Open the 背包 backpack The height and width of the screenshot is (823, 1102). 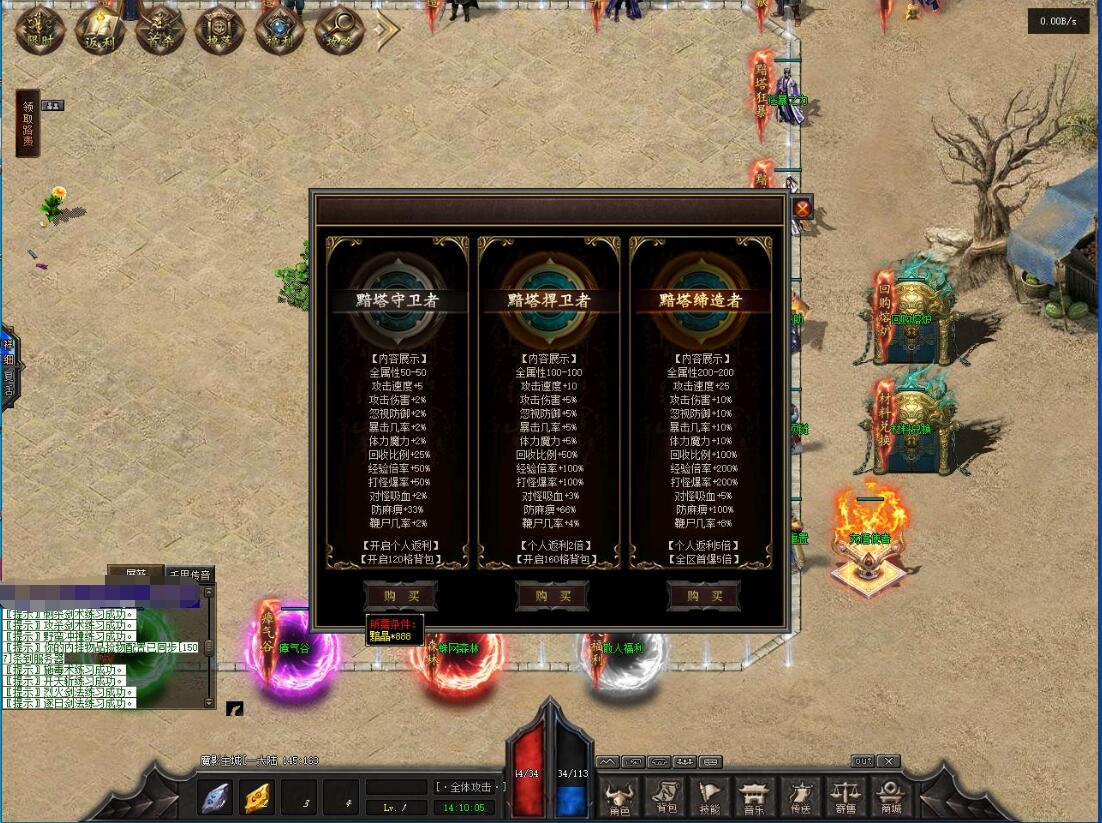coord(665,797)
